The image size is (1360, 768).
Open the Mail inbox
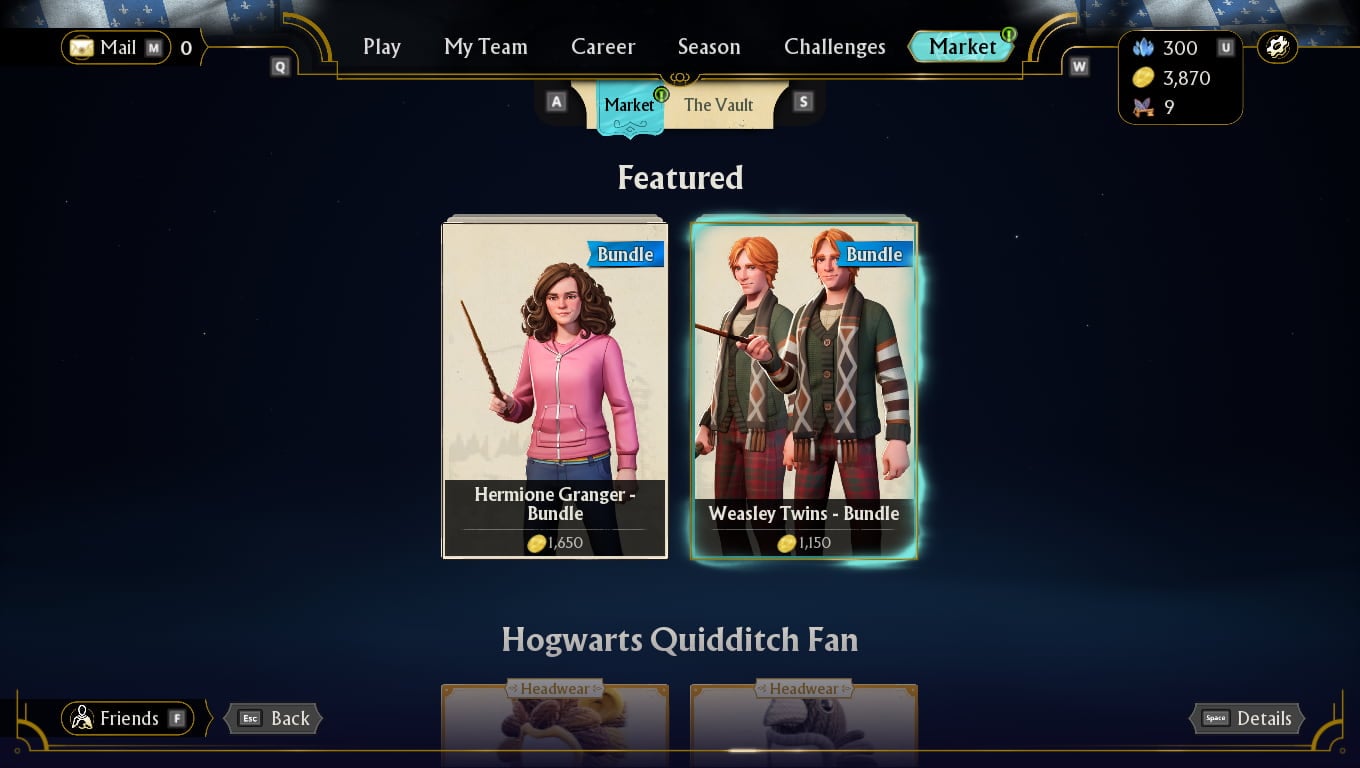113,47
